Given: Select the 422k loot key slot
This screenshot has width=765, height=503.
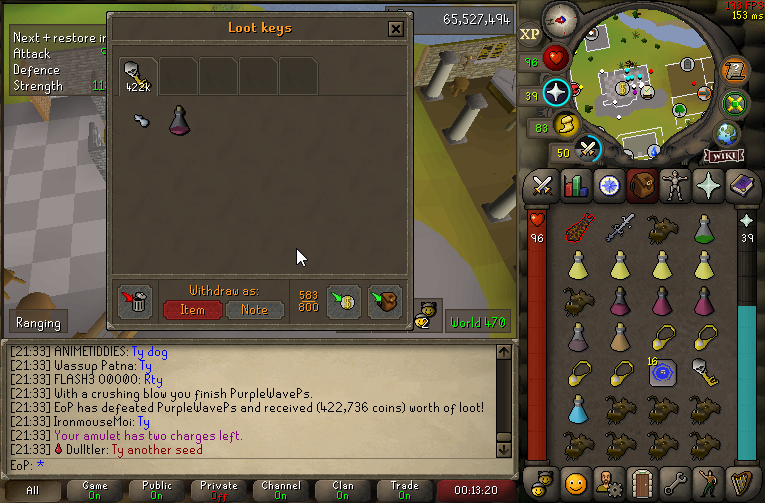Looking at the screenshot, I should tap(137, 75).
